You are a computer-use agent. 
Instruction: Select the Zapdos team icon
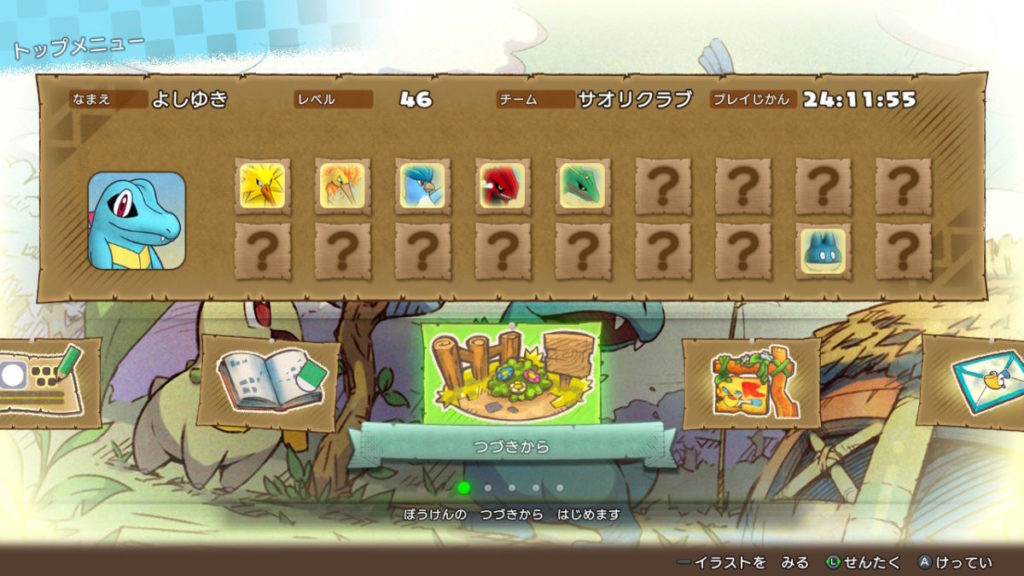click(263, 185)
